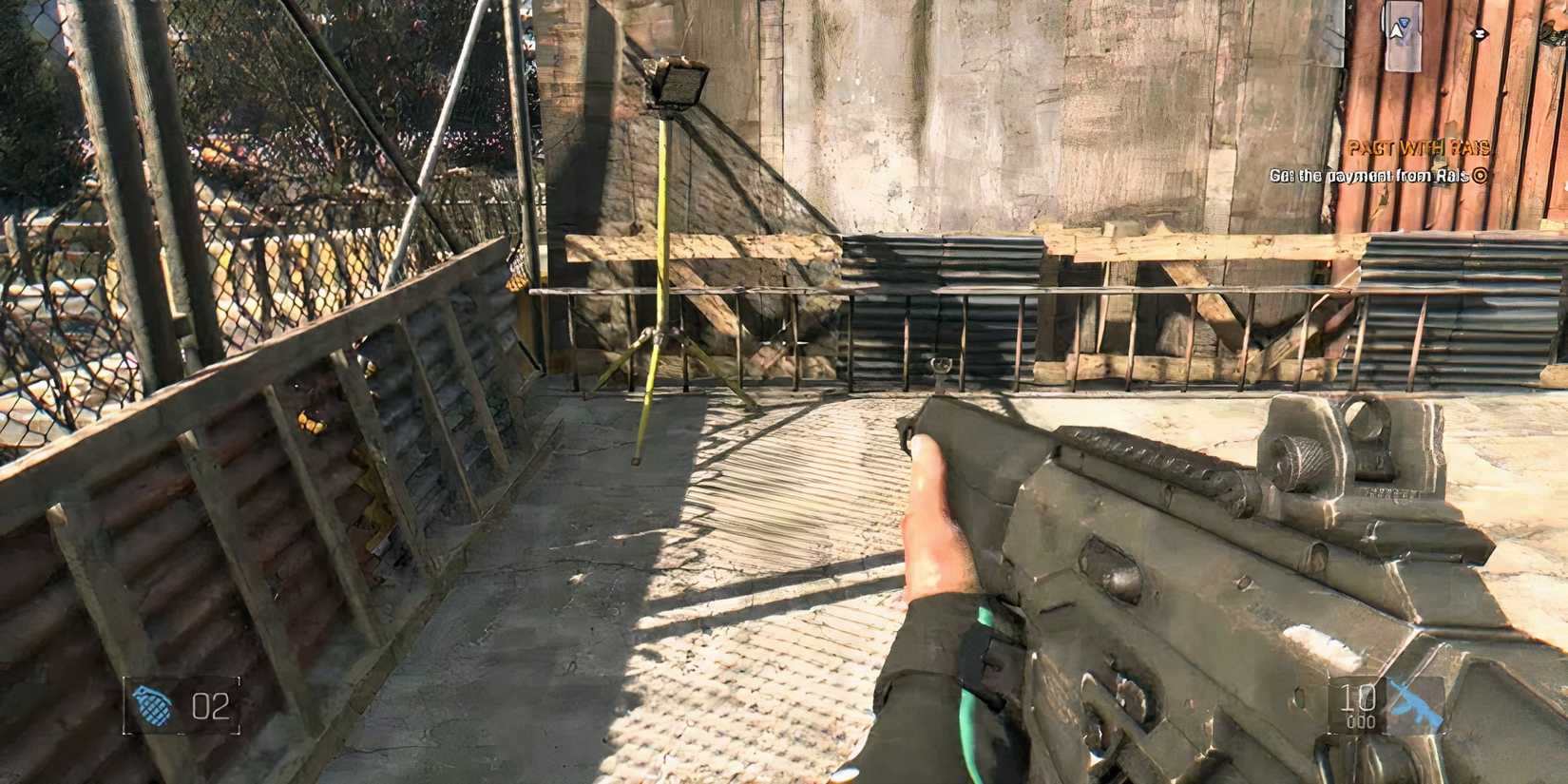
Task: Select the white player arrow on the compass
Action: point(1395,33)
